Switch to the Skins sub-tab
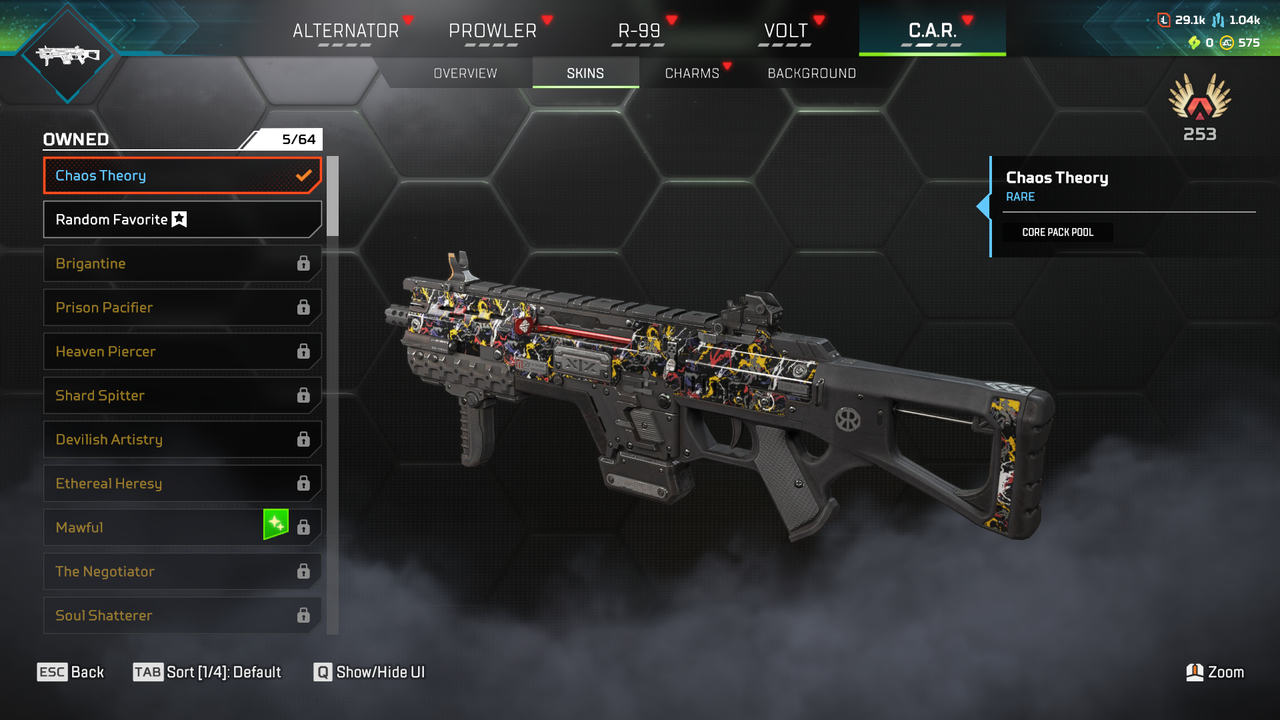Screen dimensions: 1280x720 585,73
